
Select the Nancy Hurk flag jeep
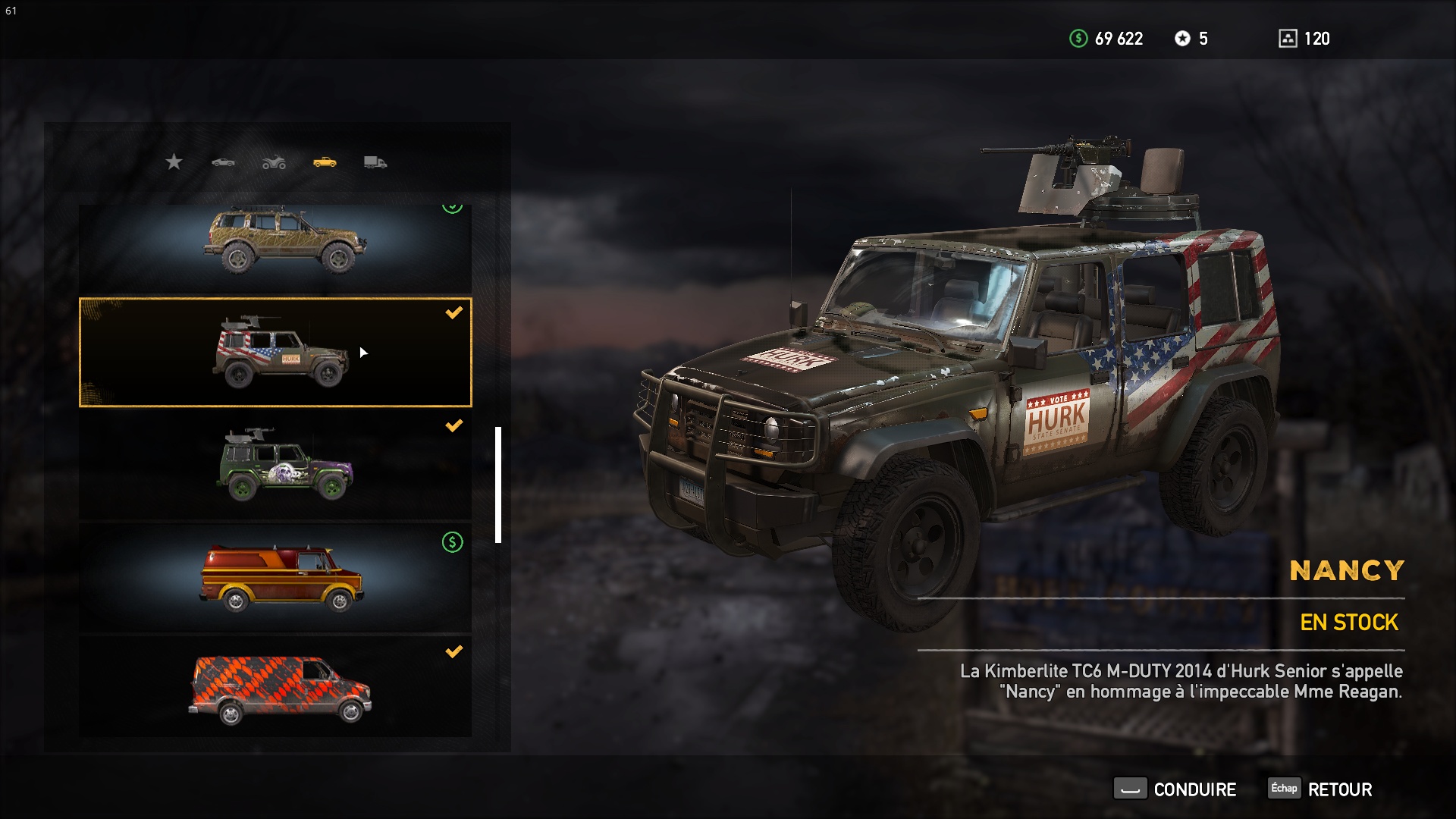coord(275,353)
